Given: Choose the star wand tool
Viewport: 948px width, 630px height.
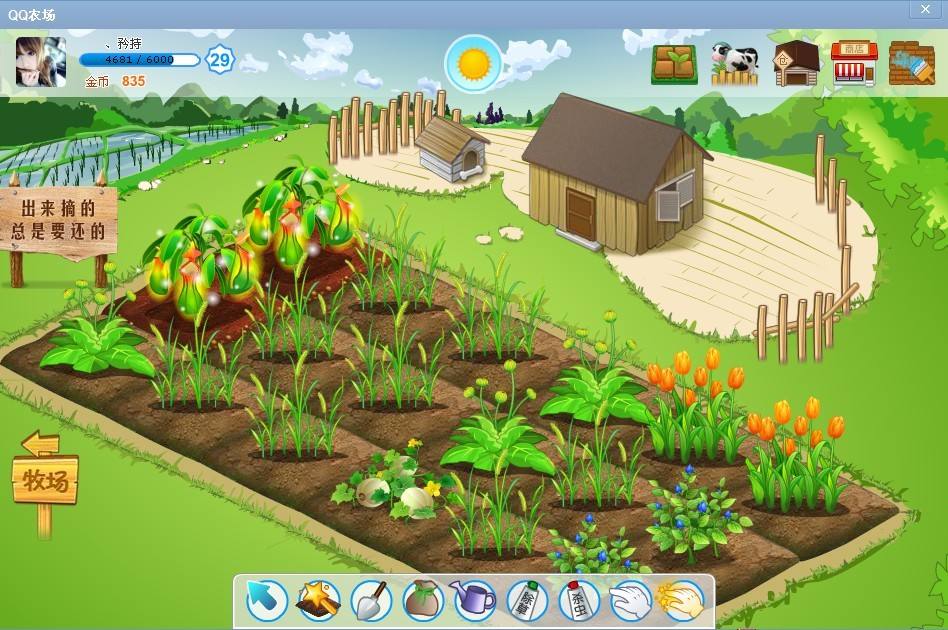Looking at the screenshot, I should pos(319,600).
